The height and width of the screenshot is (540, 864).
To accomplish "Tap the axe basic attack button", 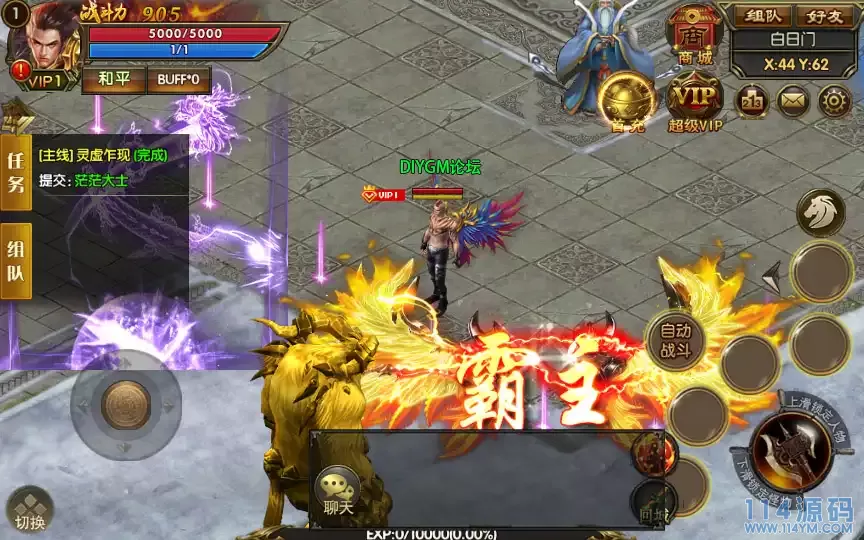I will (791, 450).
